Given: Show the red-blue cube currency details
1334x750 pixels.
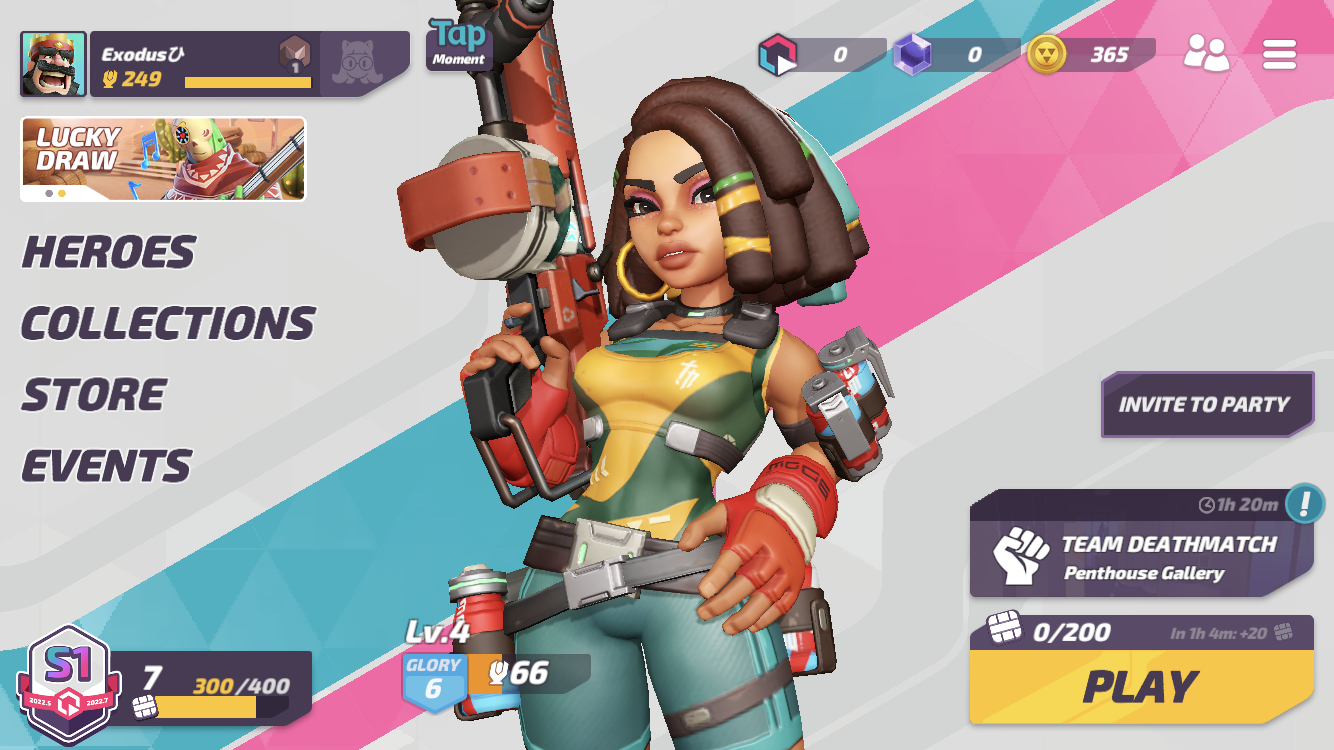Looking at the screenshot, I should point(821,55).
